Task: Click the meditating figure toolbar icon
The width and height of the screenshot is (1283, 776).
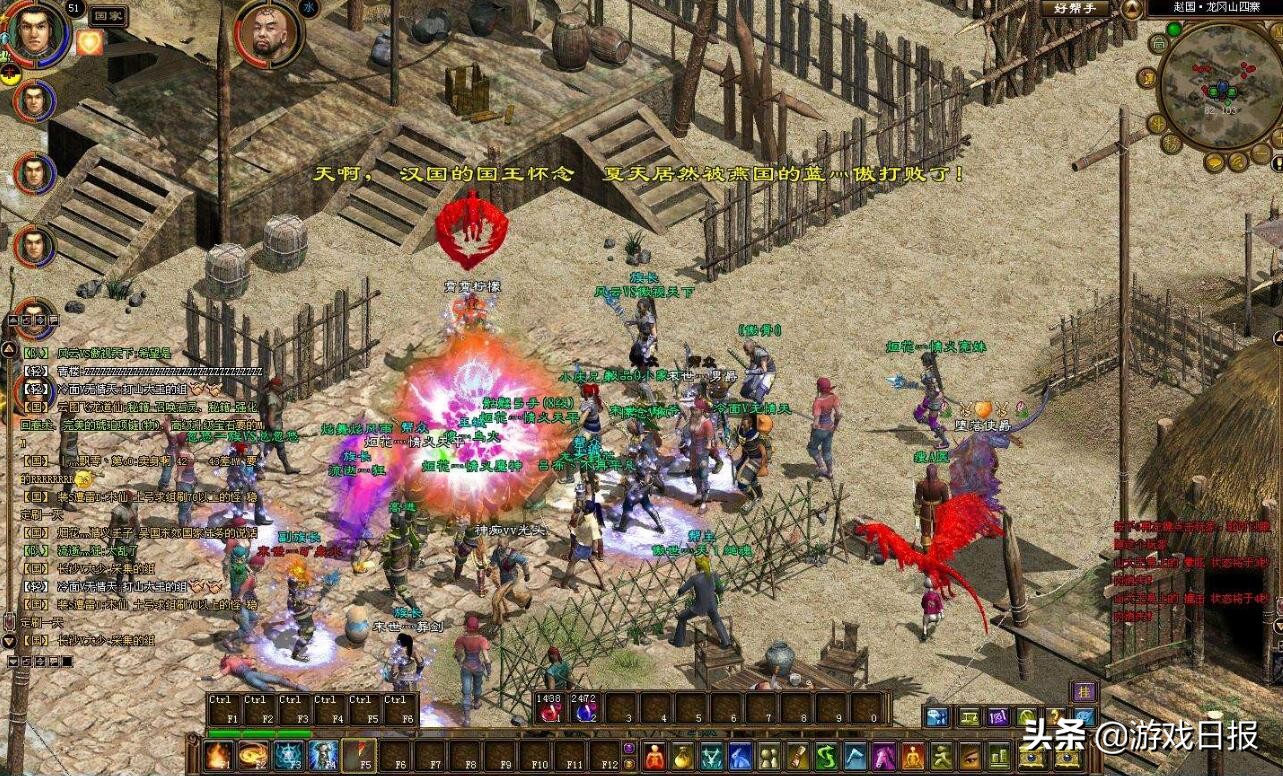Action: tap(913, 756)
